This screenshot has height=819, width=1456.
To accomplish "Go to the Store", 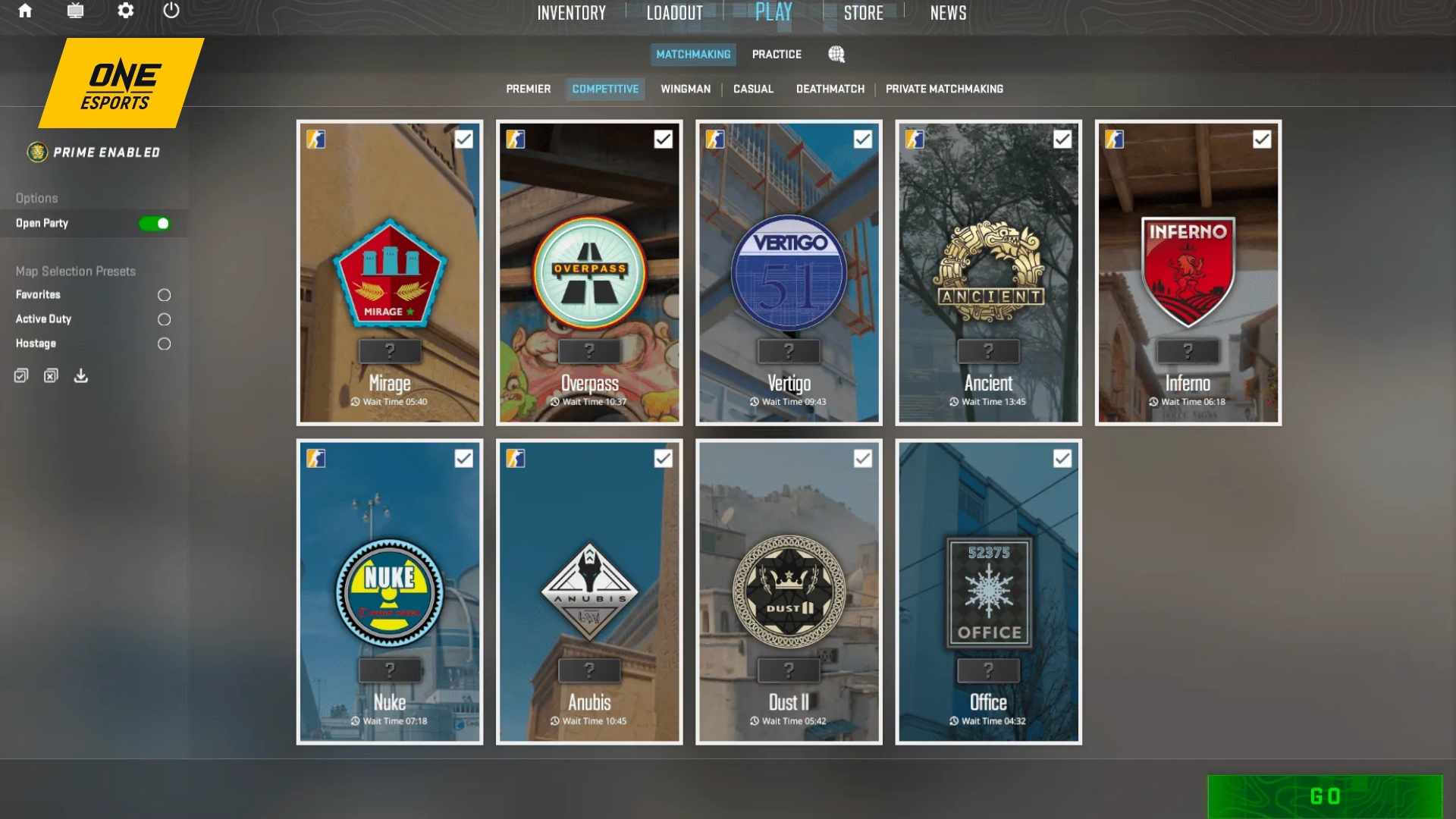I will [x=863, y=13].
